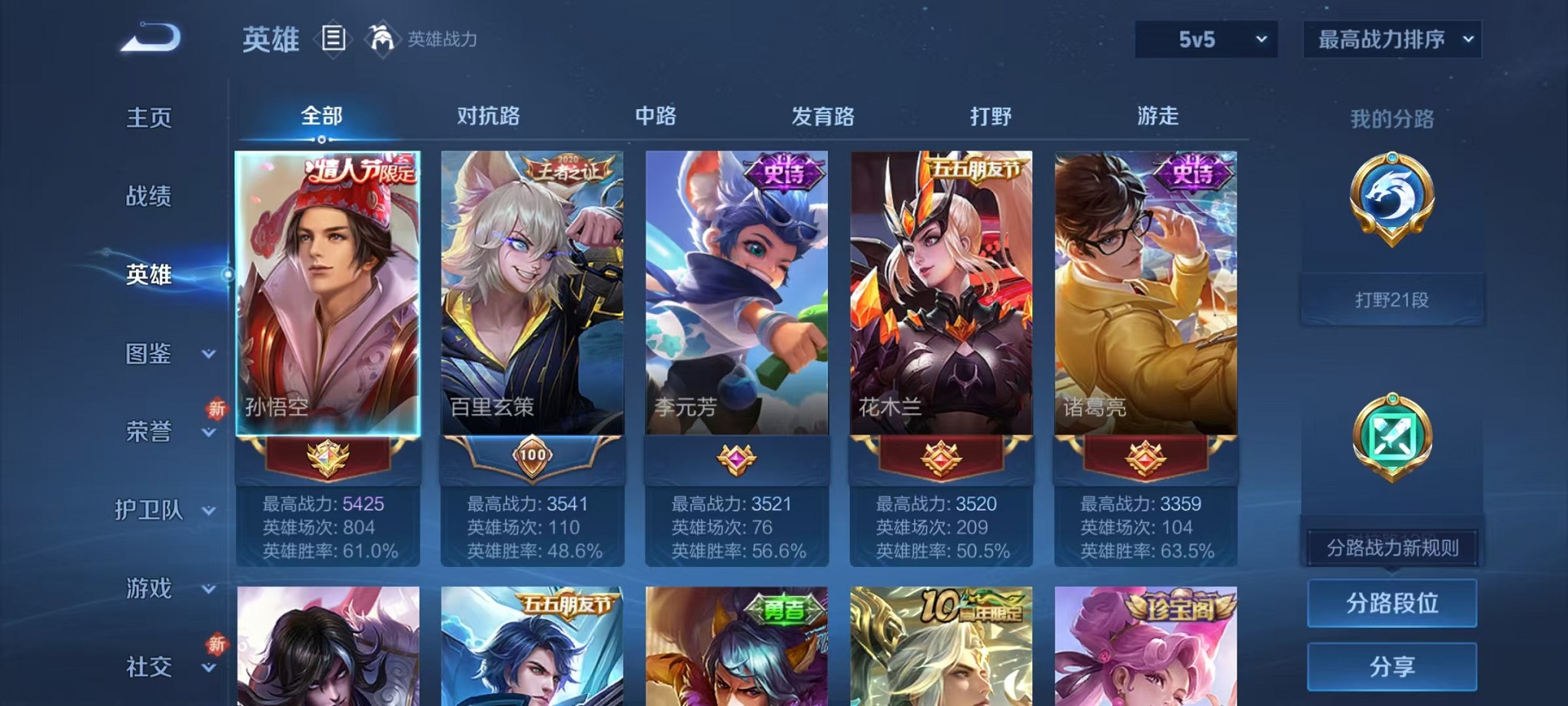This screenshot has width=1568, height=706.
Task: Switch to the 对抗路 lane tab
Action: point(487,116)
